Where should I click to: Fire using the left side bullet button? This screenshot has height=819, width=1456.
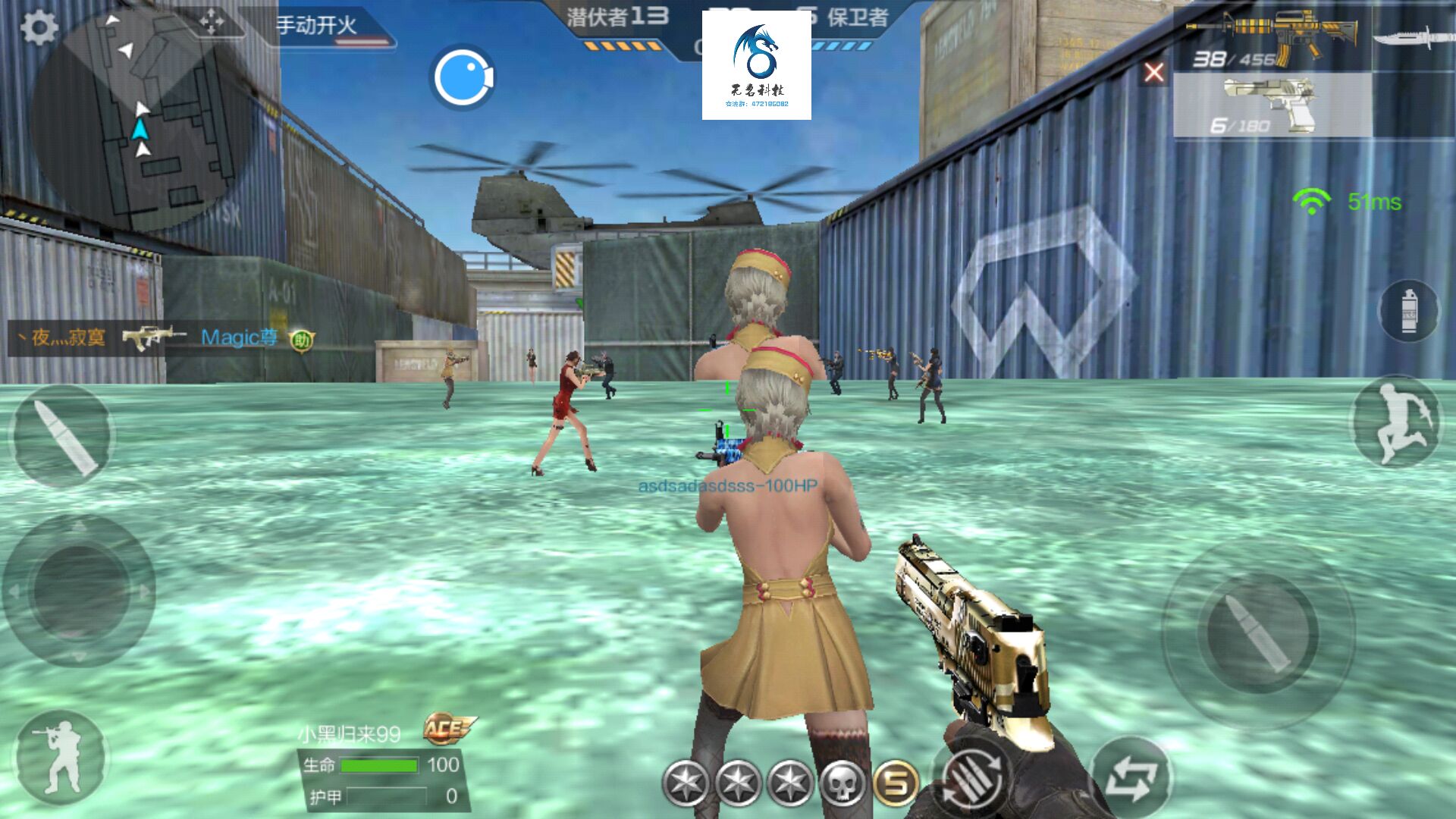pos(62,435)
